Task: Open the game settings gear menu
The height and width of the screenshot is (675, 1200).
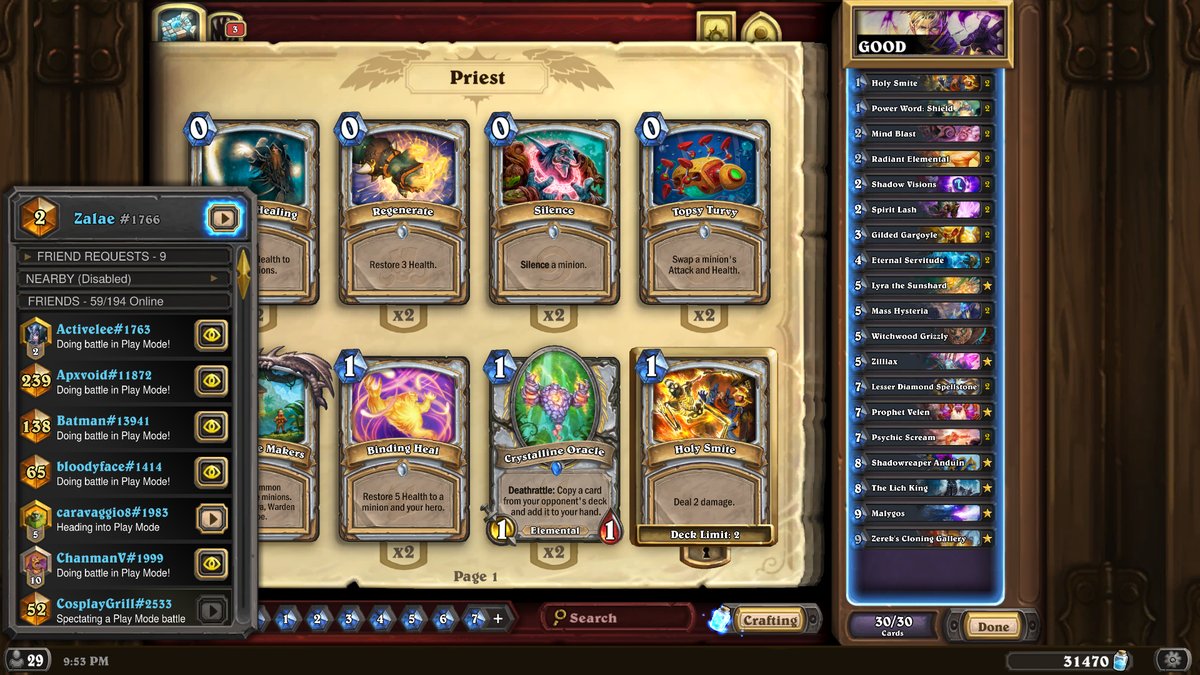Action: pyautogui.click(x=1172, y=660)
